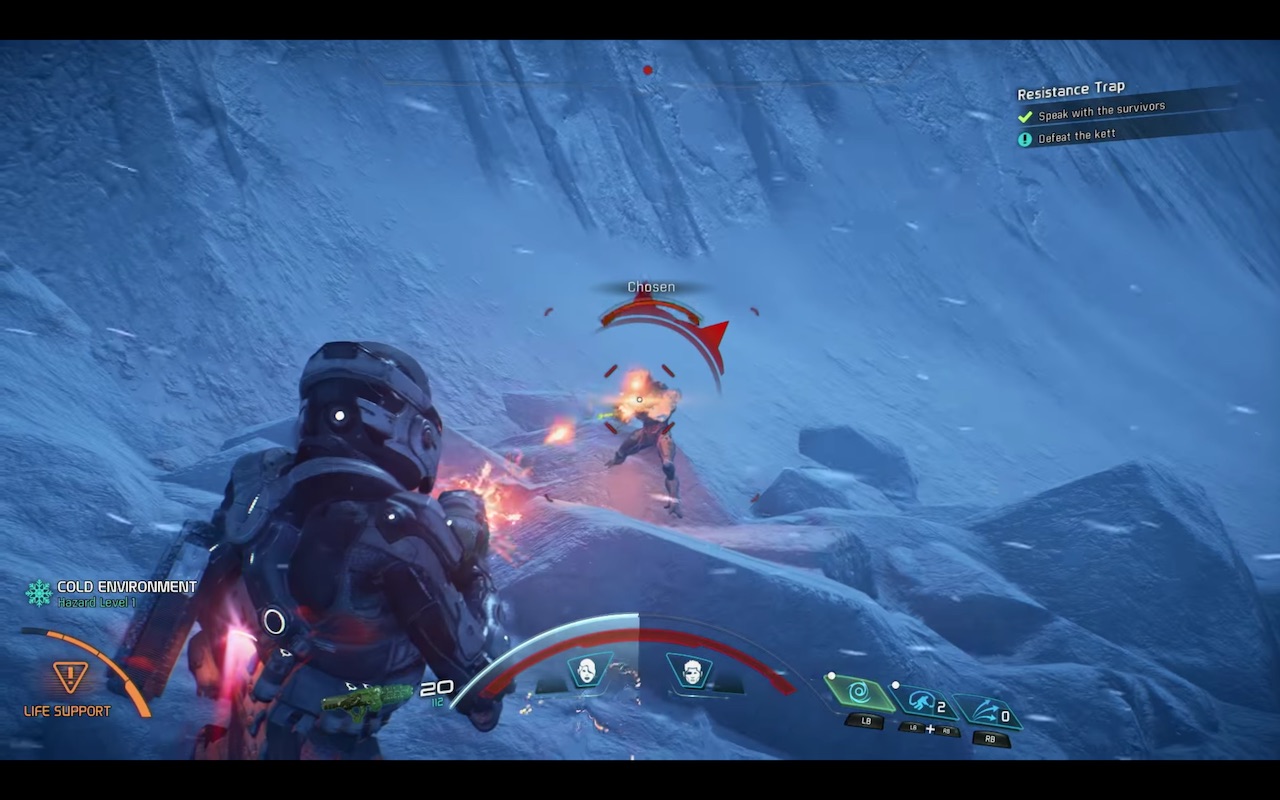Screen dimensions: 1280x800
Task: Activate the green swirl ability icon
Action: (859, 692)
